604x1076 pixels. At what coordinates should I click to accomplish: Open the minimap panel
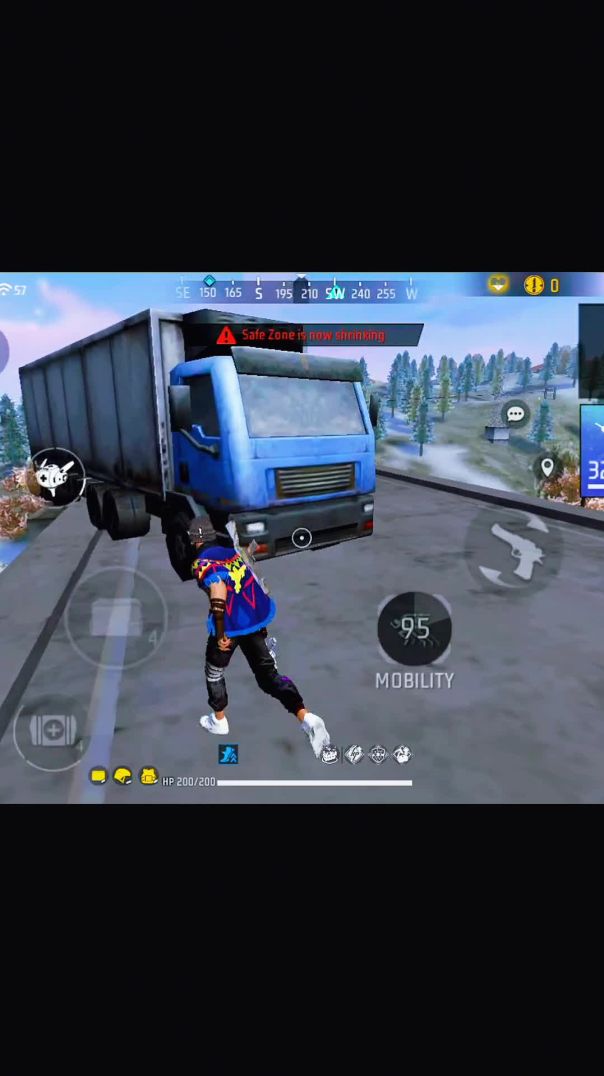(593, 452)
